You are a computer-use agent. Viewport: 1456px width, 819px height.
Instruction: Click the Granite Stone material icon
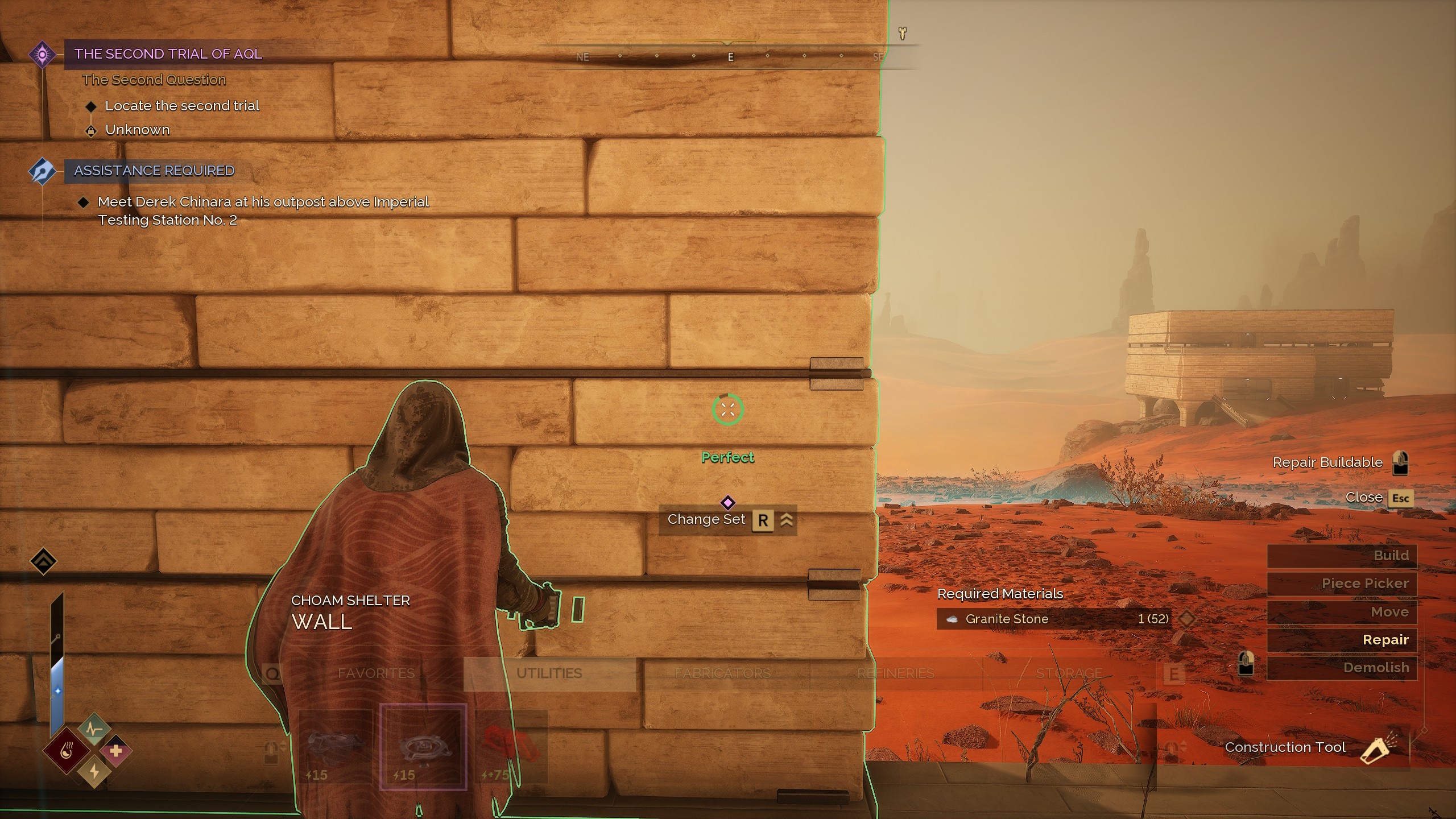pos(951,619)
